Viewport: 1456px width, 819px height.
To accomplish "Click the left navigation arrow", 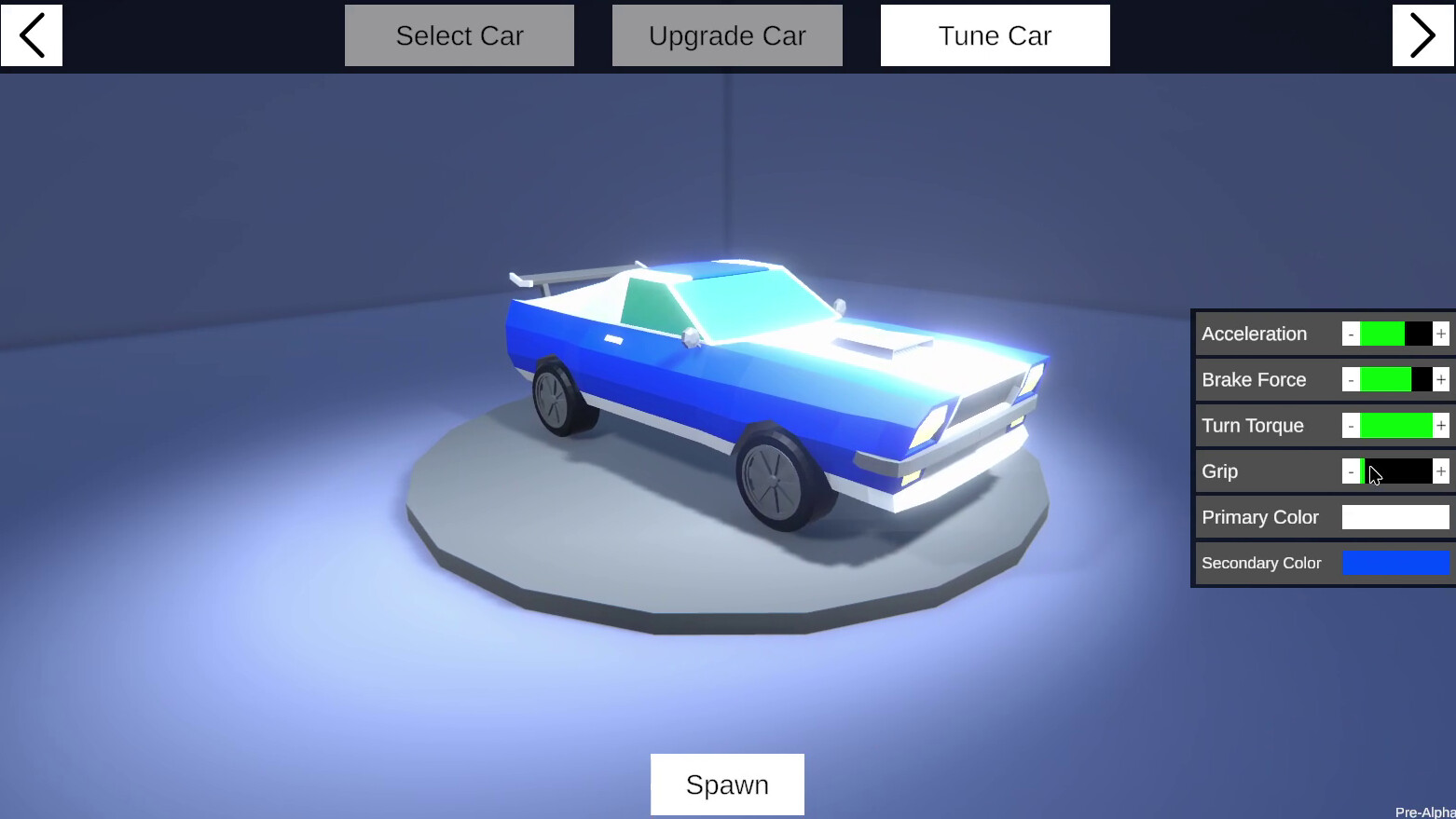I will pyautogui.click(x=31, y=35).
